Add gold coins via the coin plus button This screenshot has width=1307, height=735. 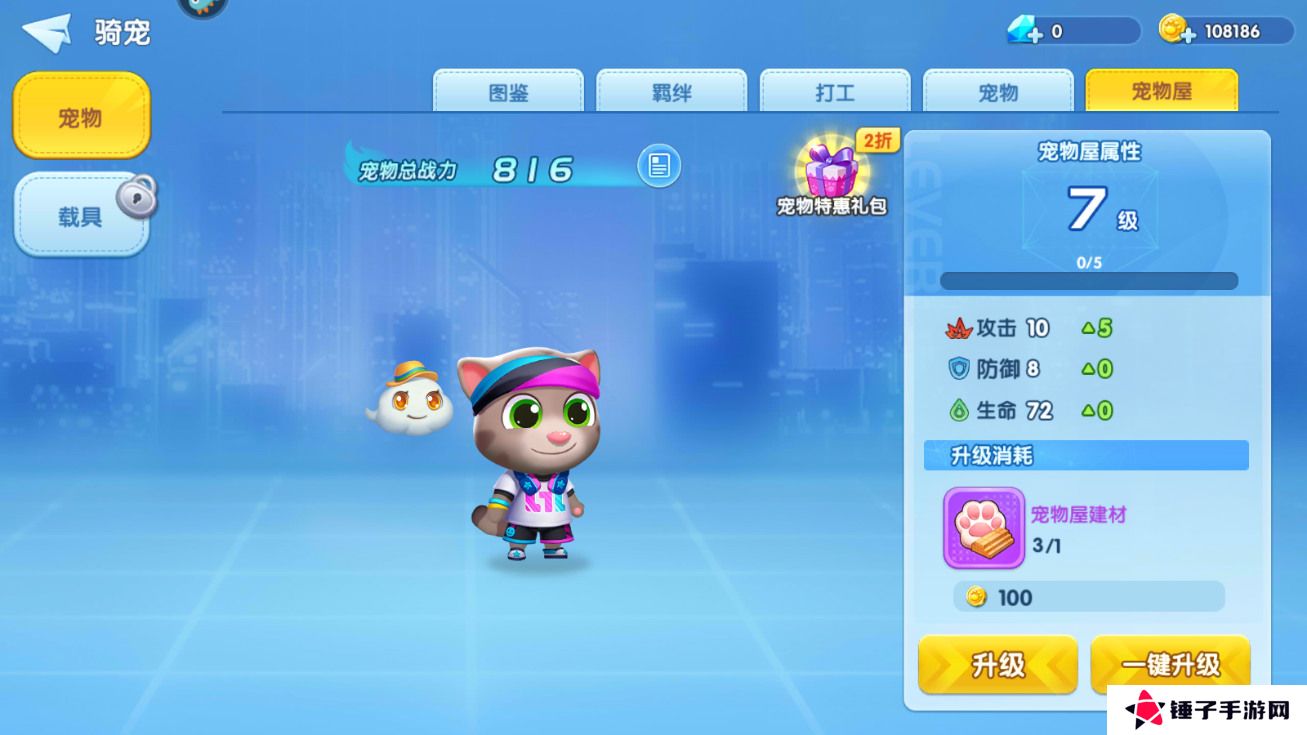(x=1188, y=31)
